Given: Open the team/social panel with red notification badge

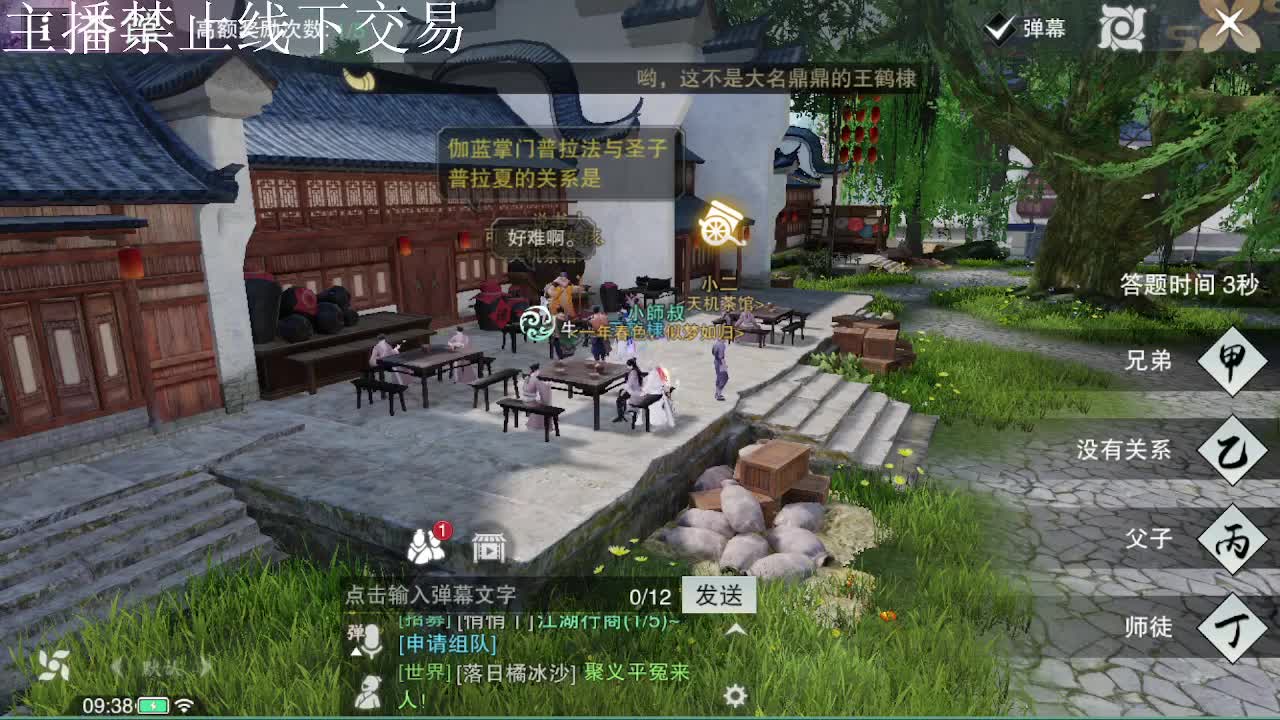Looking at the screenshot, I should coord(423,545).
